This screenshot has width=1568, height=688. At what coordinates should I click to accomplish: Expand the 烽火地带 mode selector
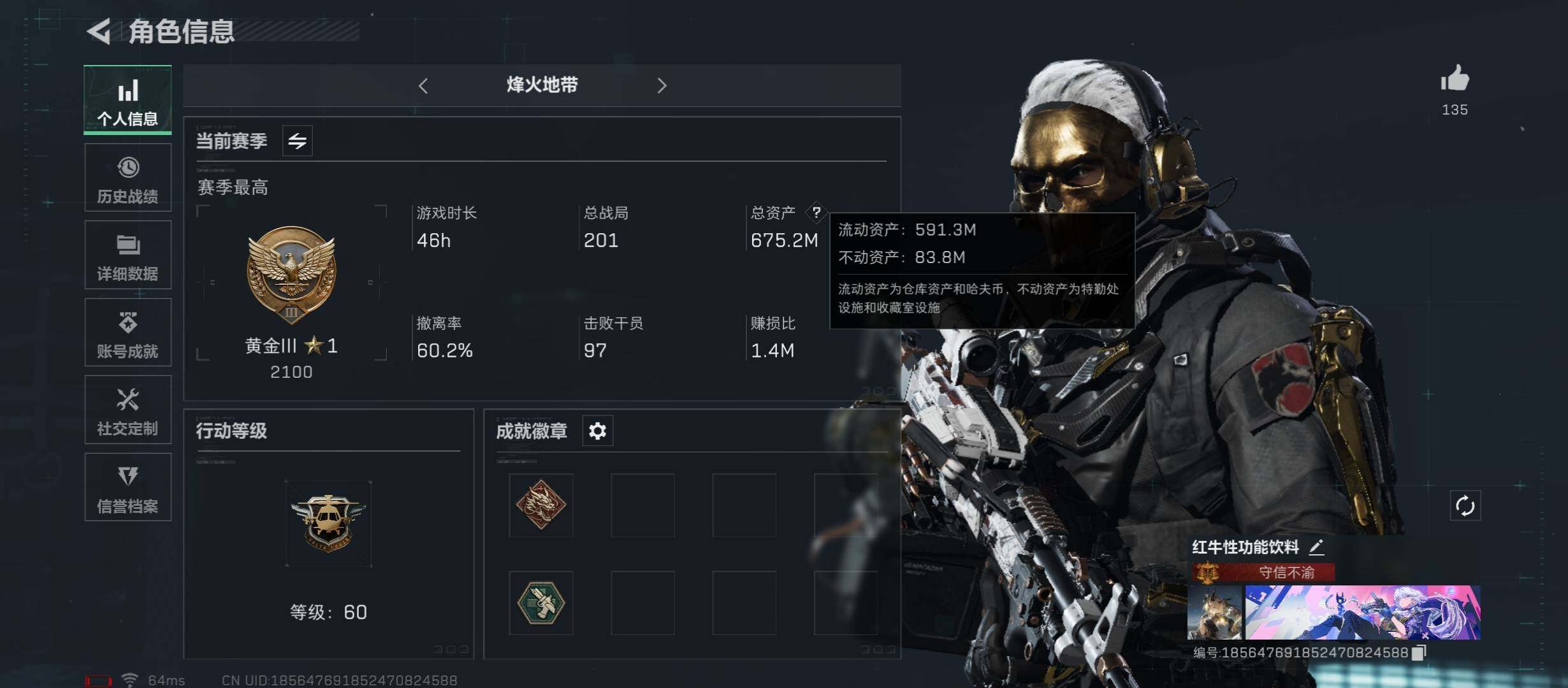tap(541, 85)
